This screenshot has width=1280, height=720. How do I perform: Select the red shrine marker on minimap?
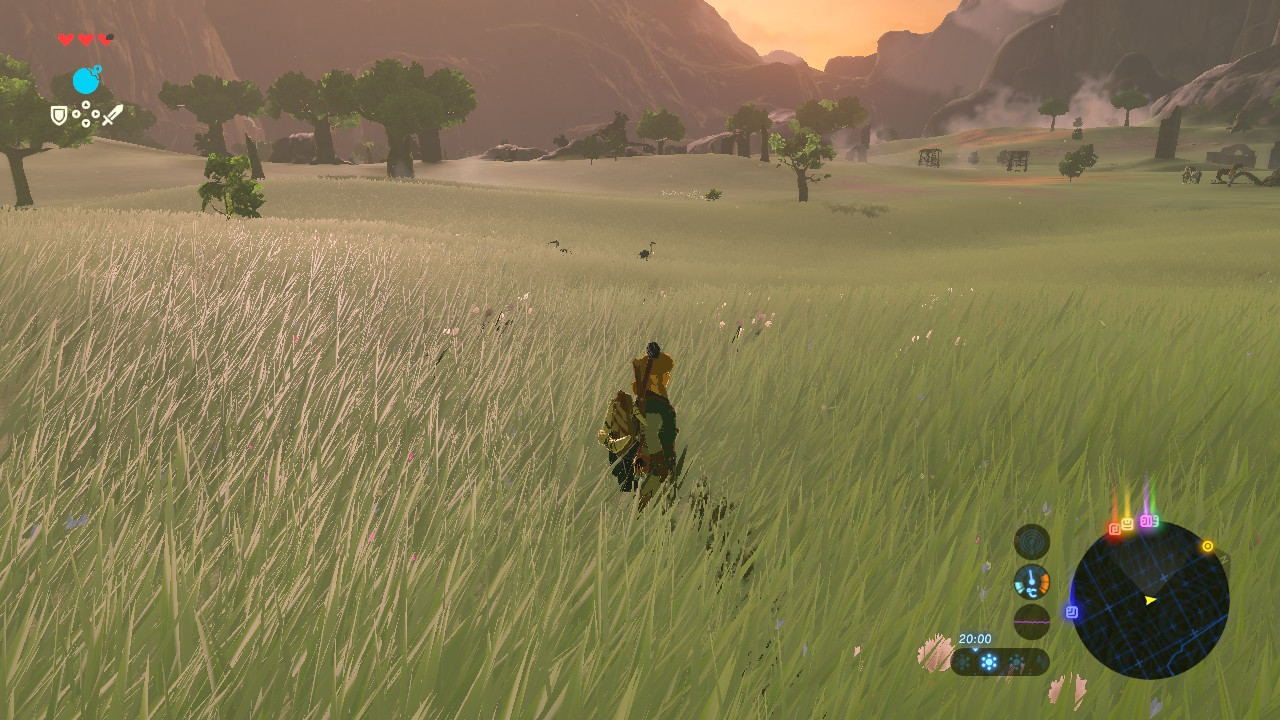coord(1115,529)
